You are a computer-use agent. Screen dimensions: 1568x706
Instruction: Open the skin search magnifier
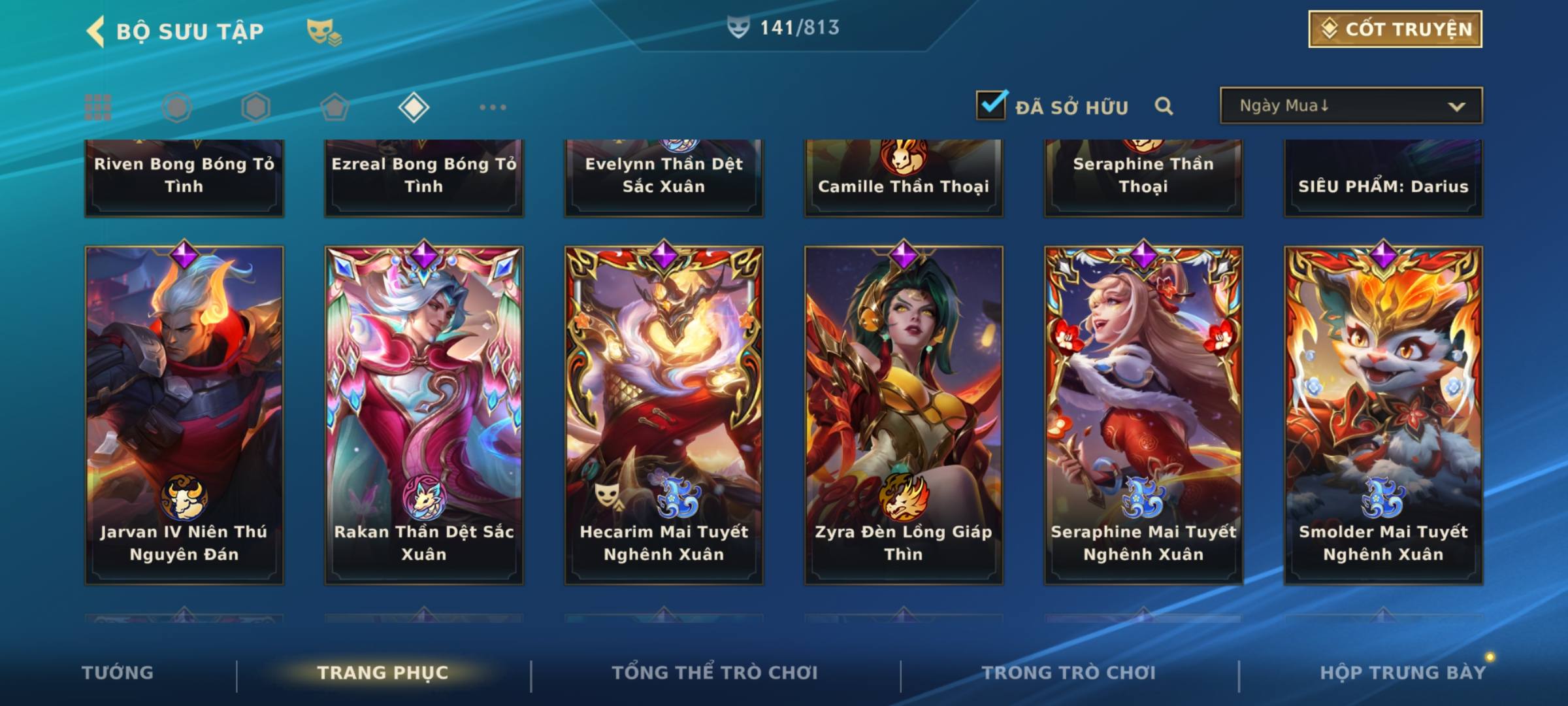(x=1164, y=107)
